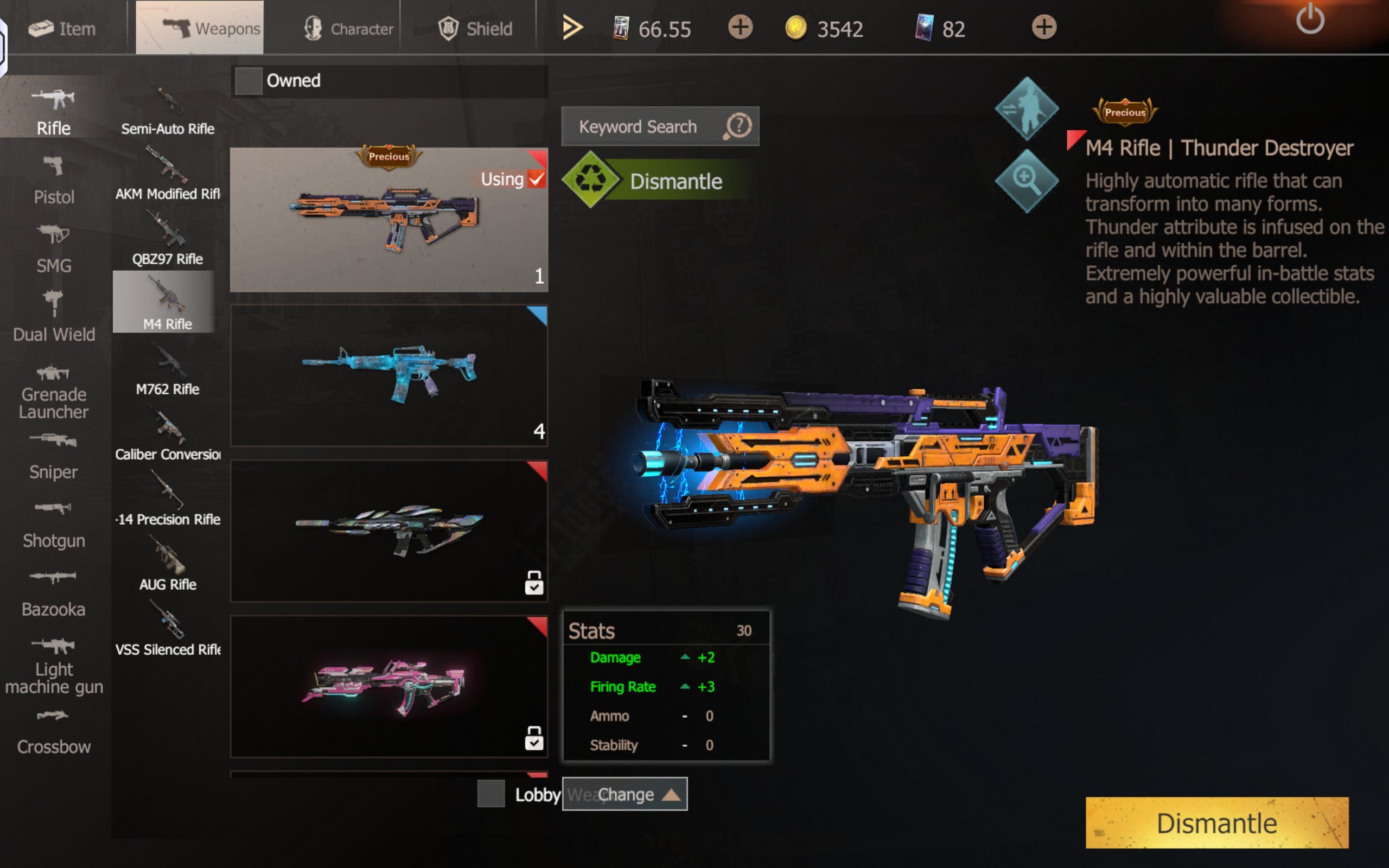
Task: Click the power button icon
Action: 1310,20
